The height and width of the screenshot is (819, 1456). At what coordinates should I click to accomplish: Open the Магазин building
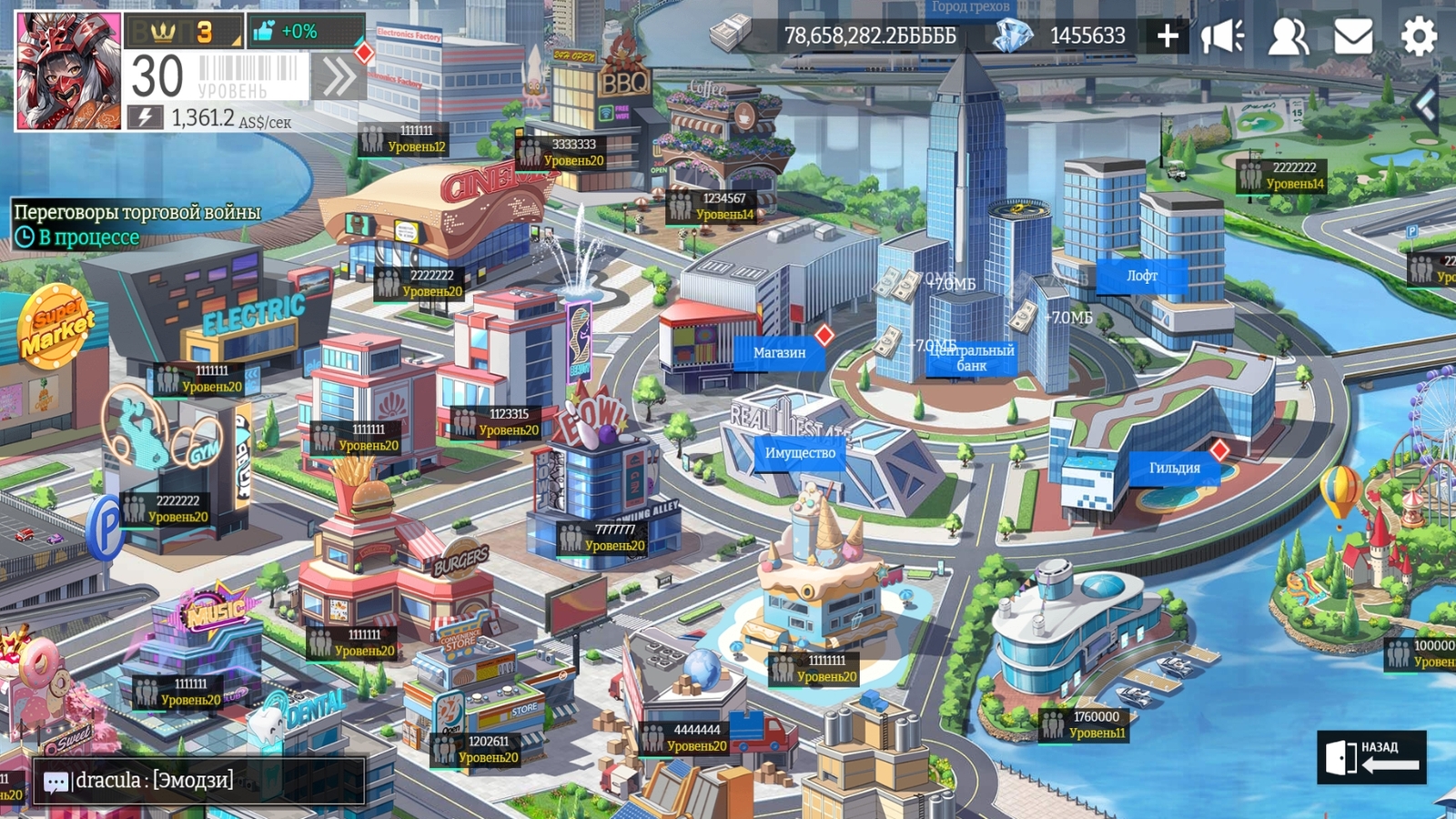779,351
